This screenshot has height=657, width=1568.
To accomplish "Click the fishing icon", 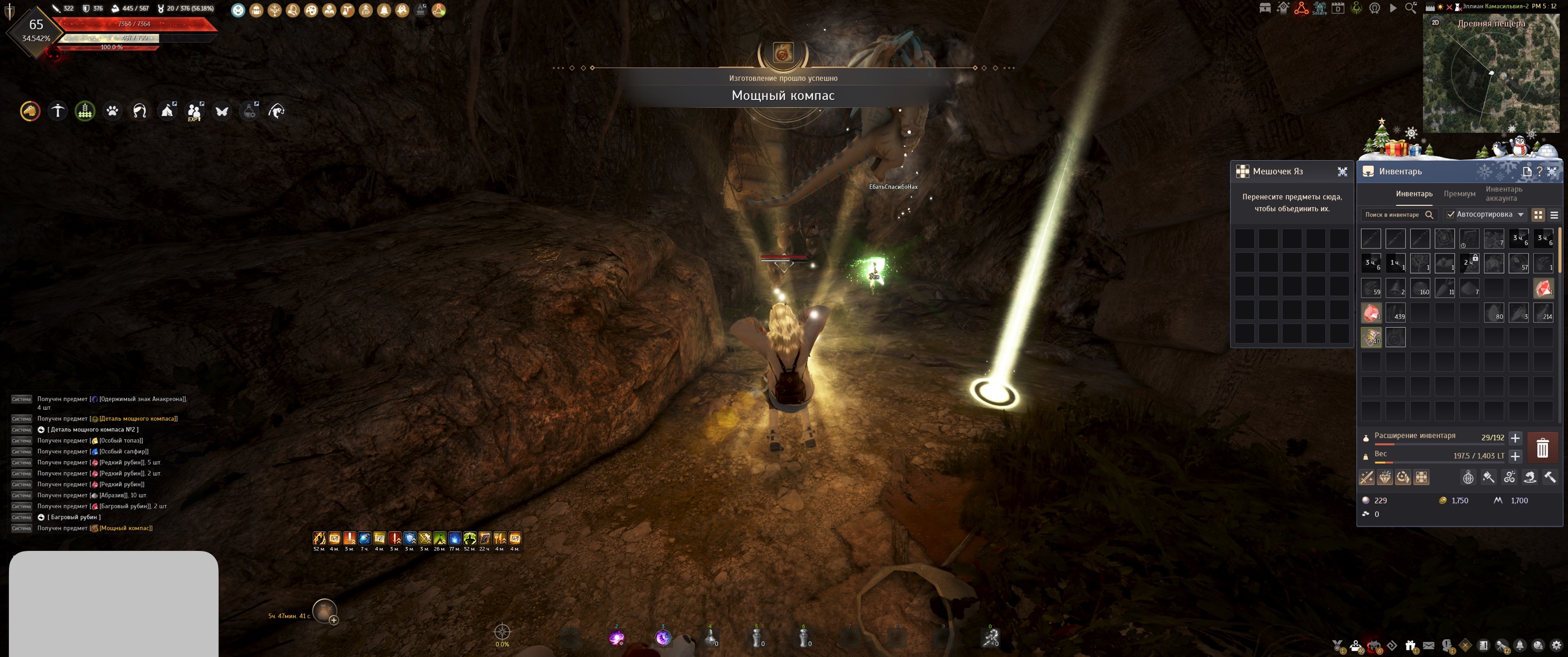I will point(276,112).
